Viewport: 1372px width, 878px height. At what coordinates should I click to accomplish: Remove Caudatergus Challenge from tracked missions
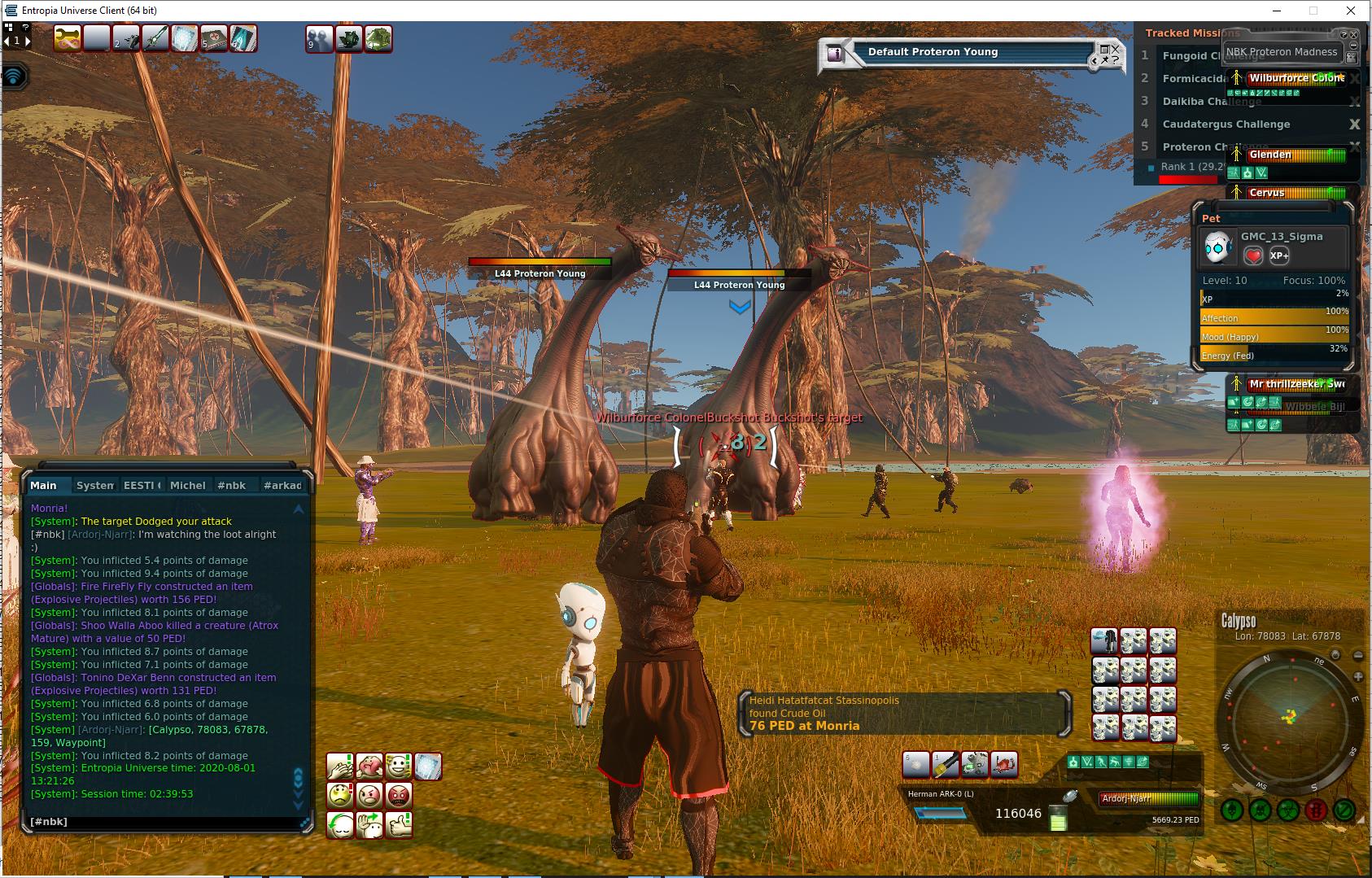tap(1354, 124)
